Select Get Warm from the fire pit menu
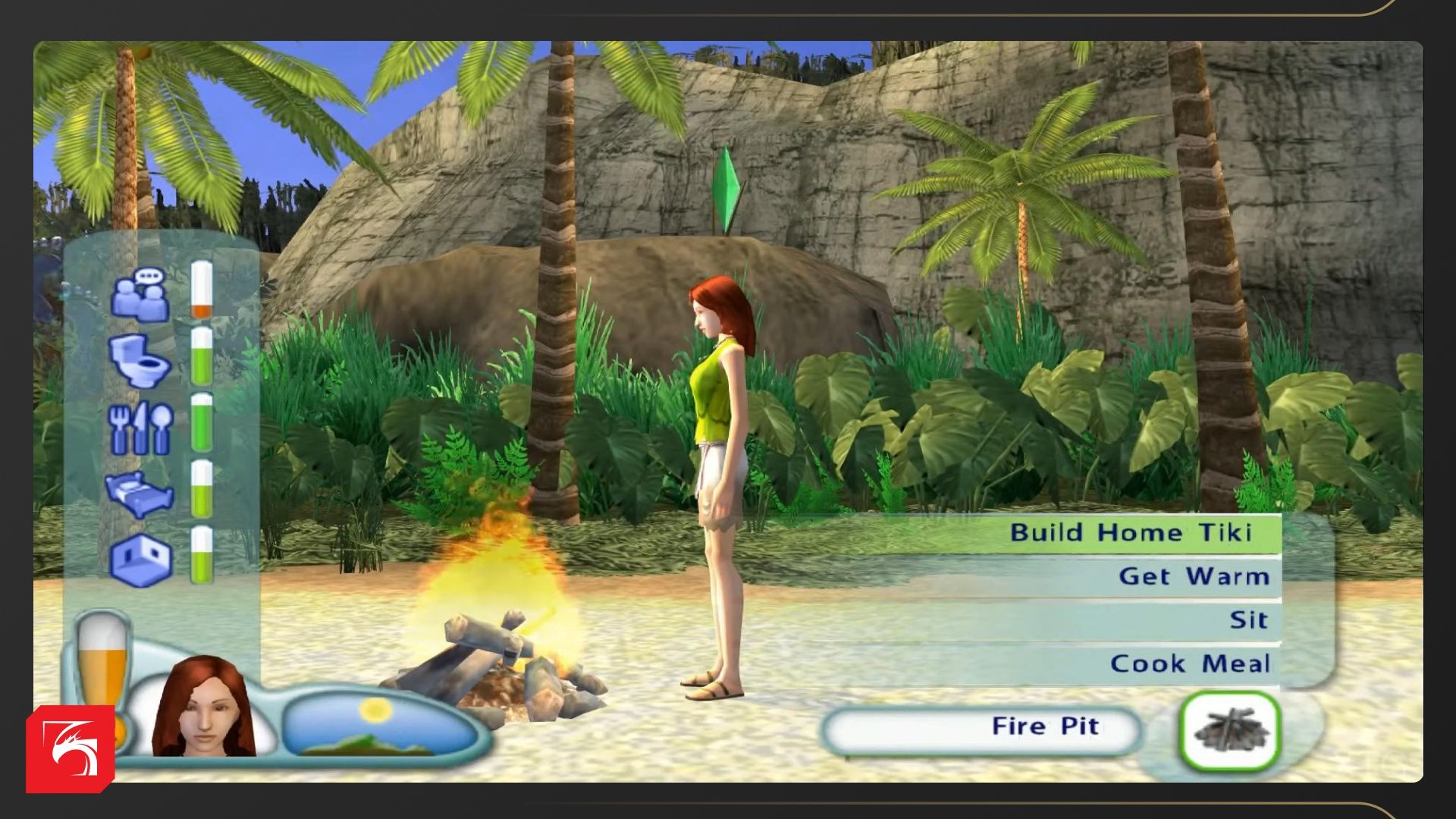1456x819 pixels. click(1193, 576)
